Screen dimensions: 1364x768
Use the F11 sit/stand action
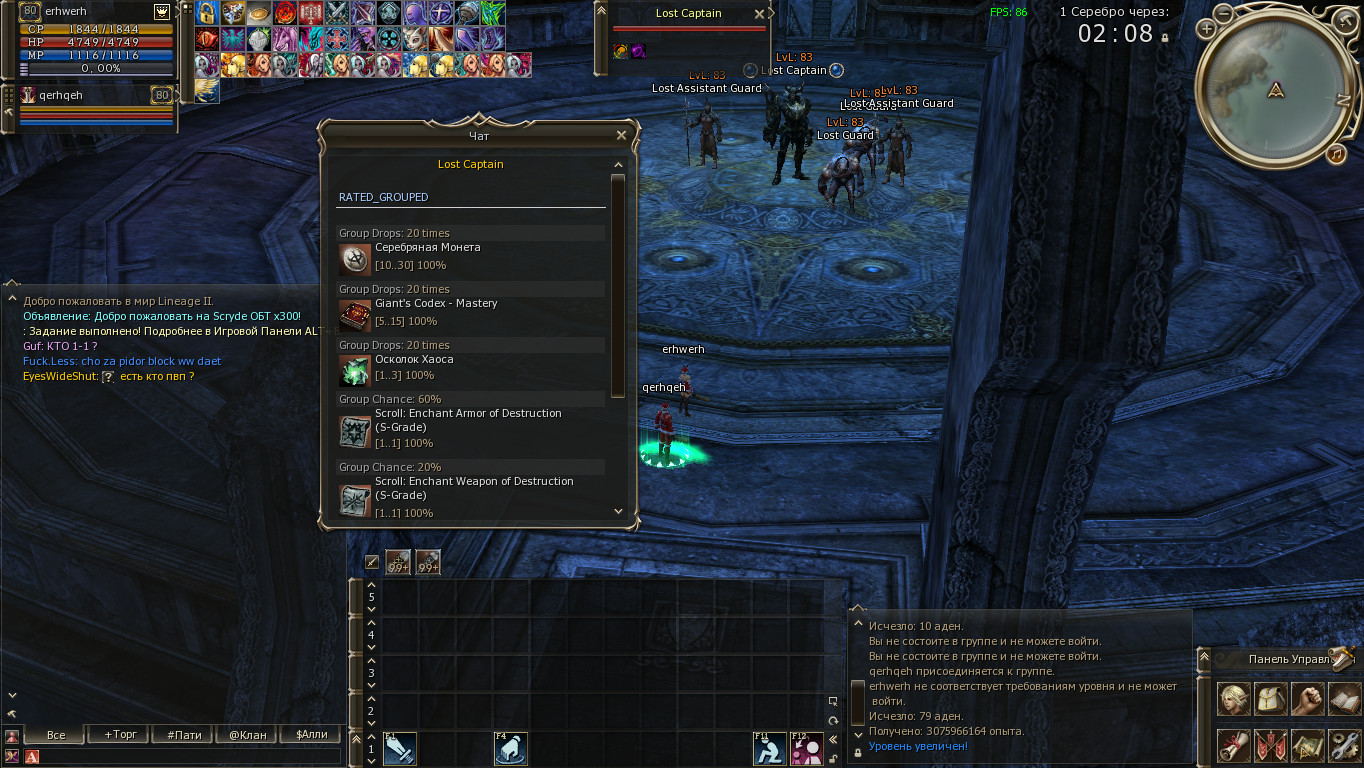(x=769, y=748)
